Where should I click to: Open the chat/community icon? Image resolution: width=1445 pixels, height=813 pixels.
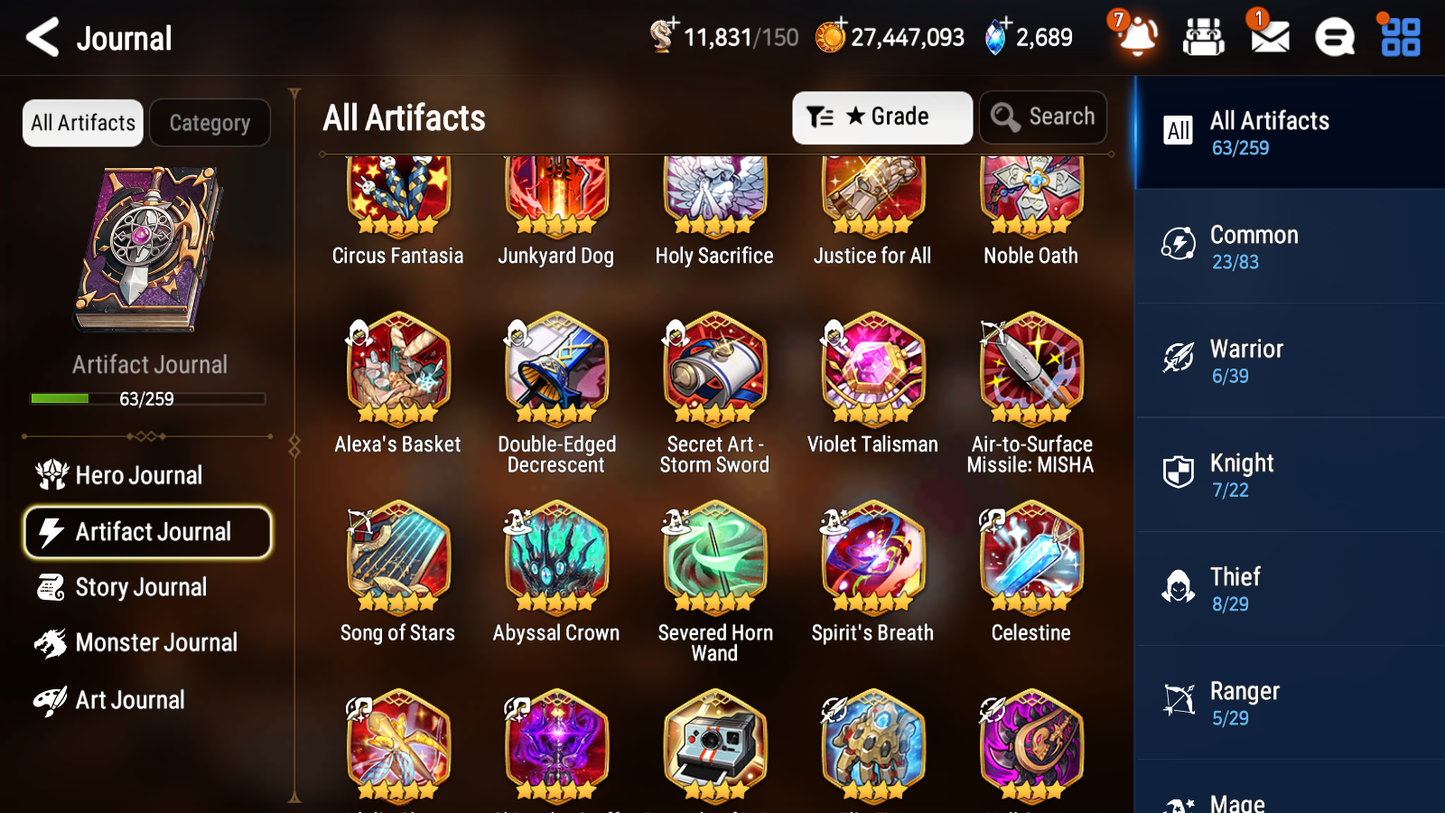tap(1334, 36)
